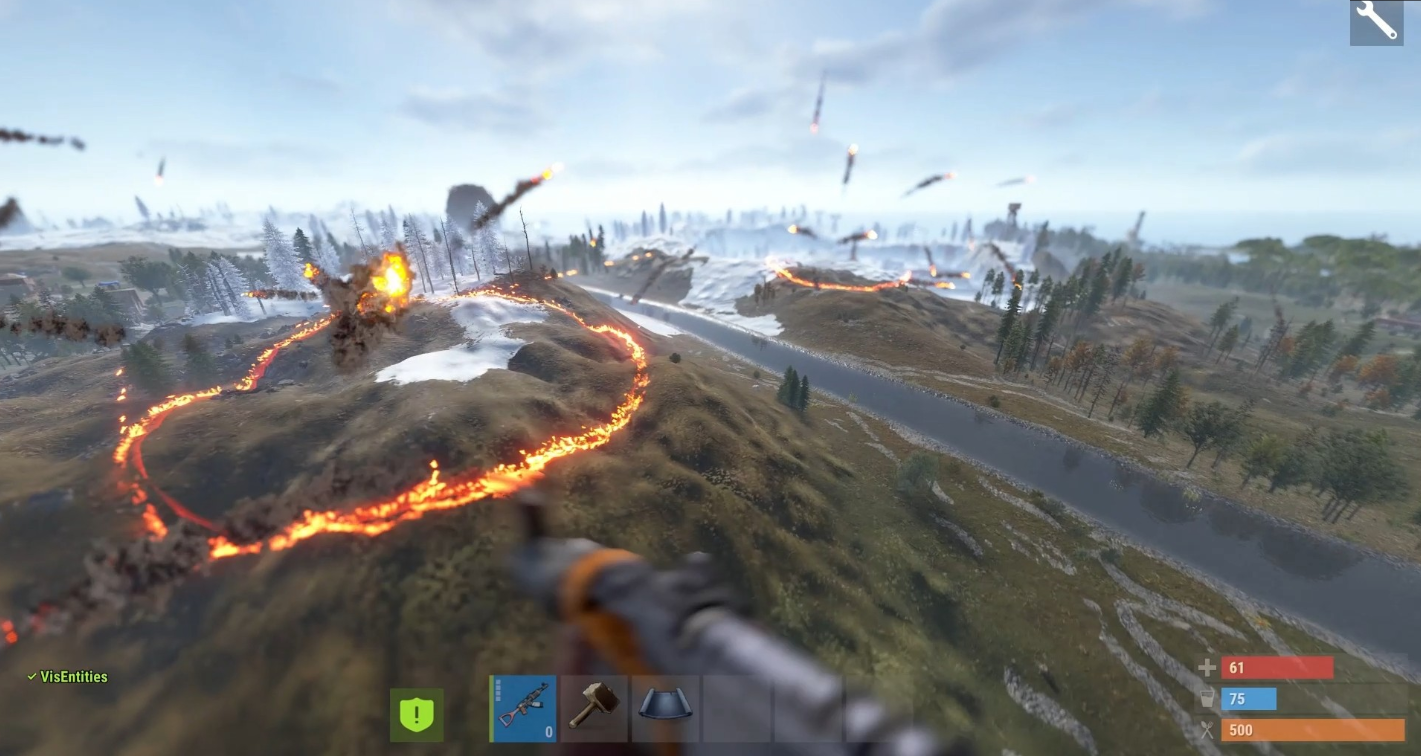Select the assault rifle hotbar slot
This screenshot has height=756, width=1421.
[523, 708]
